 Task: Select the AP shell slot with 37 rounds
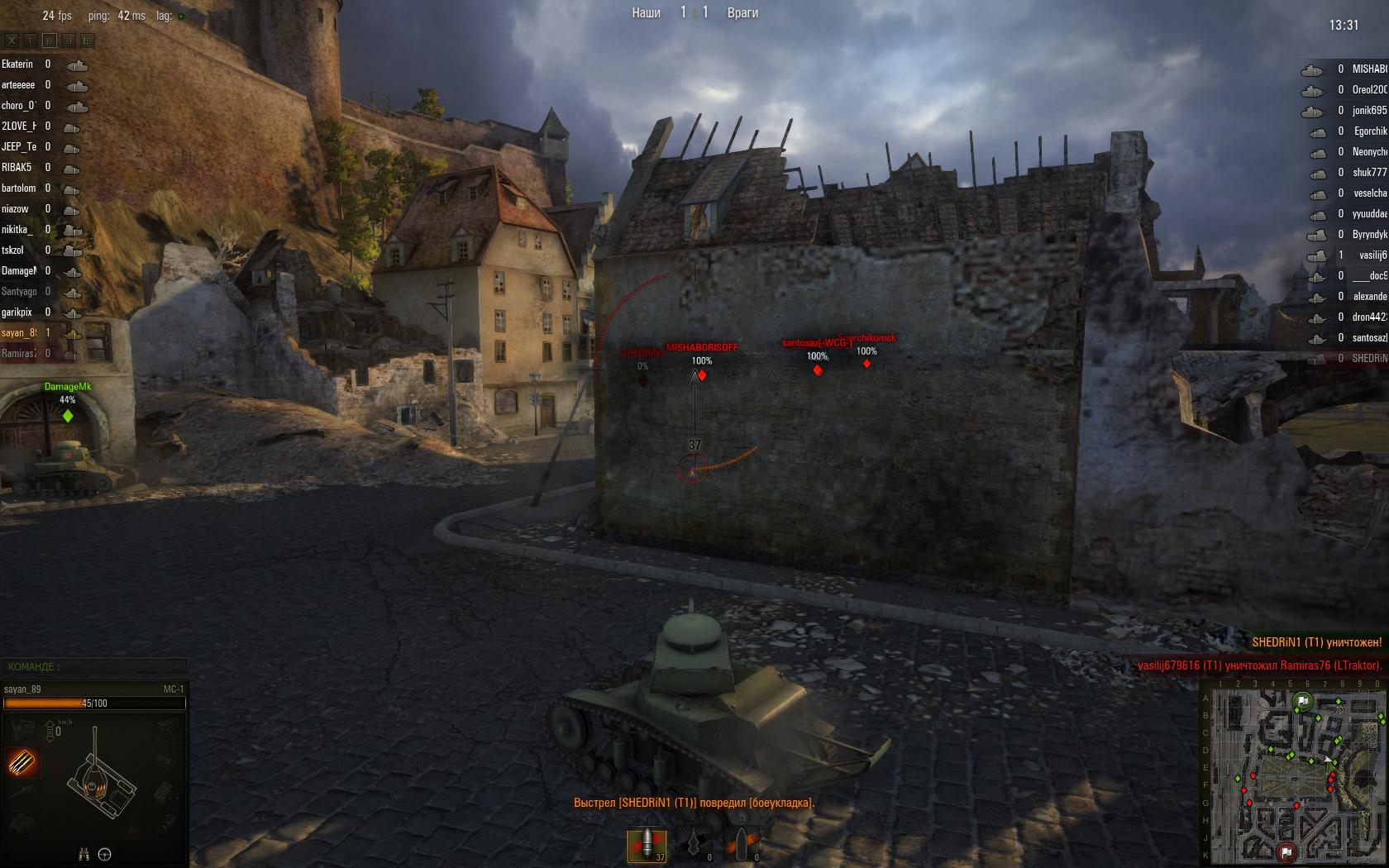(x=647, y=845)
